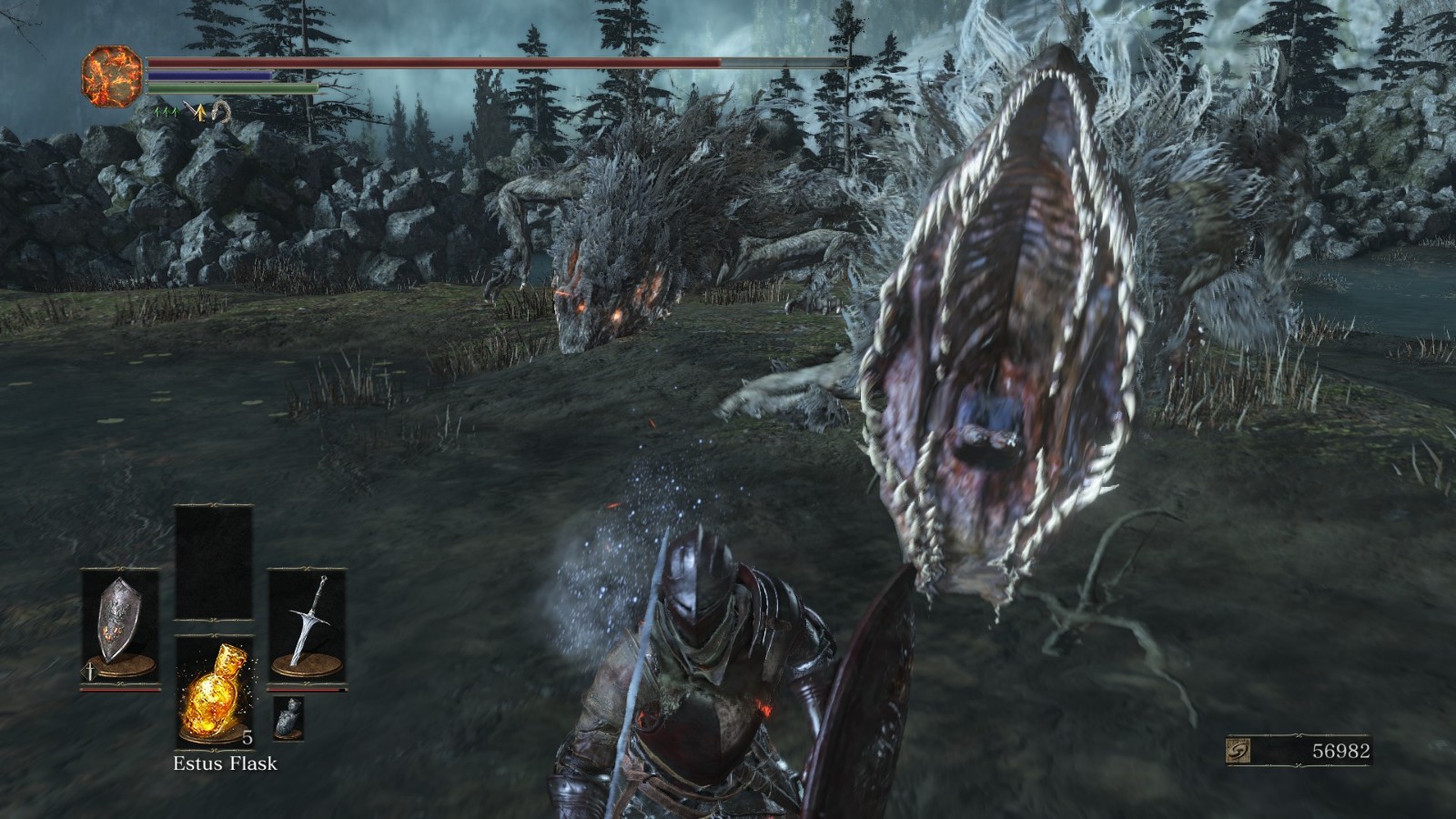Click the left-hand shield equipment slot

coord(119,624)
